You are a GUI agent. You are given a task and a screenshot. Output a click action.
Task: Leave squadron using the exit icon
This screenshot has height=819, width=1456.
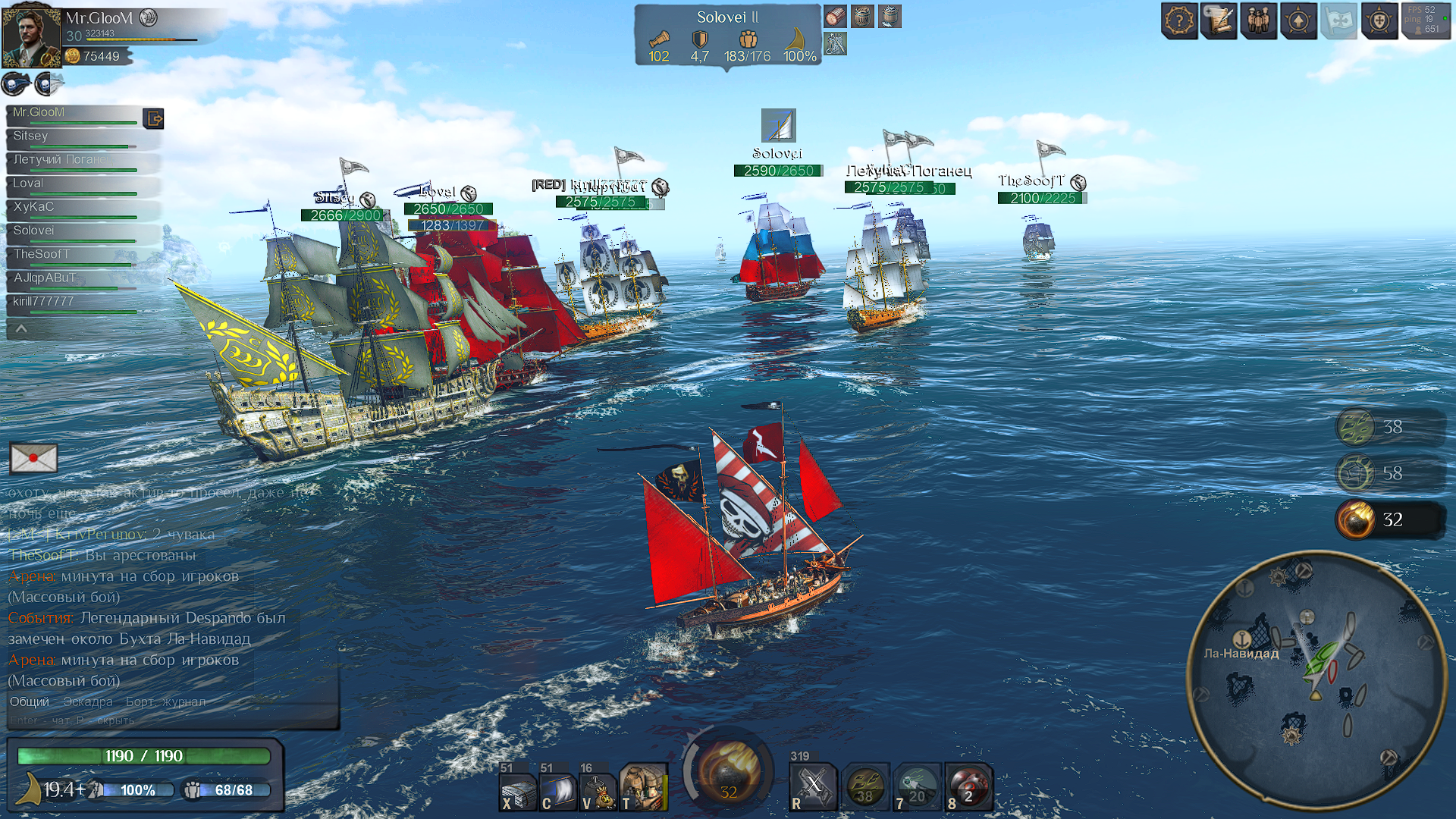153,118
